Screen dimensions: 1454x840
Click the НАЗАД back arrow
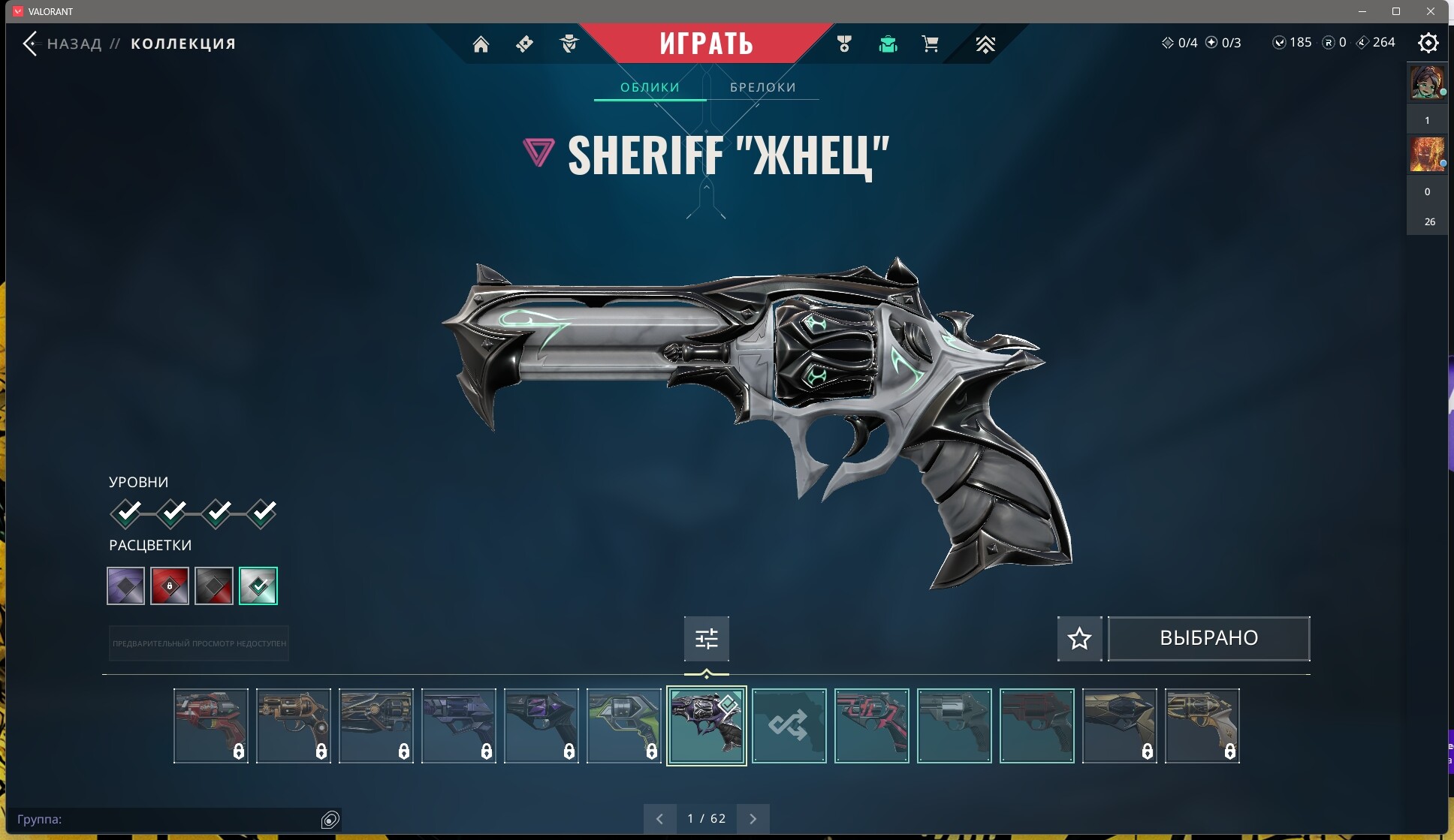31,43
